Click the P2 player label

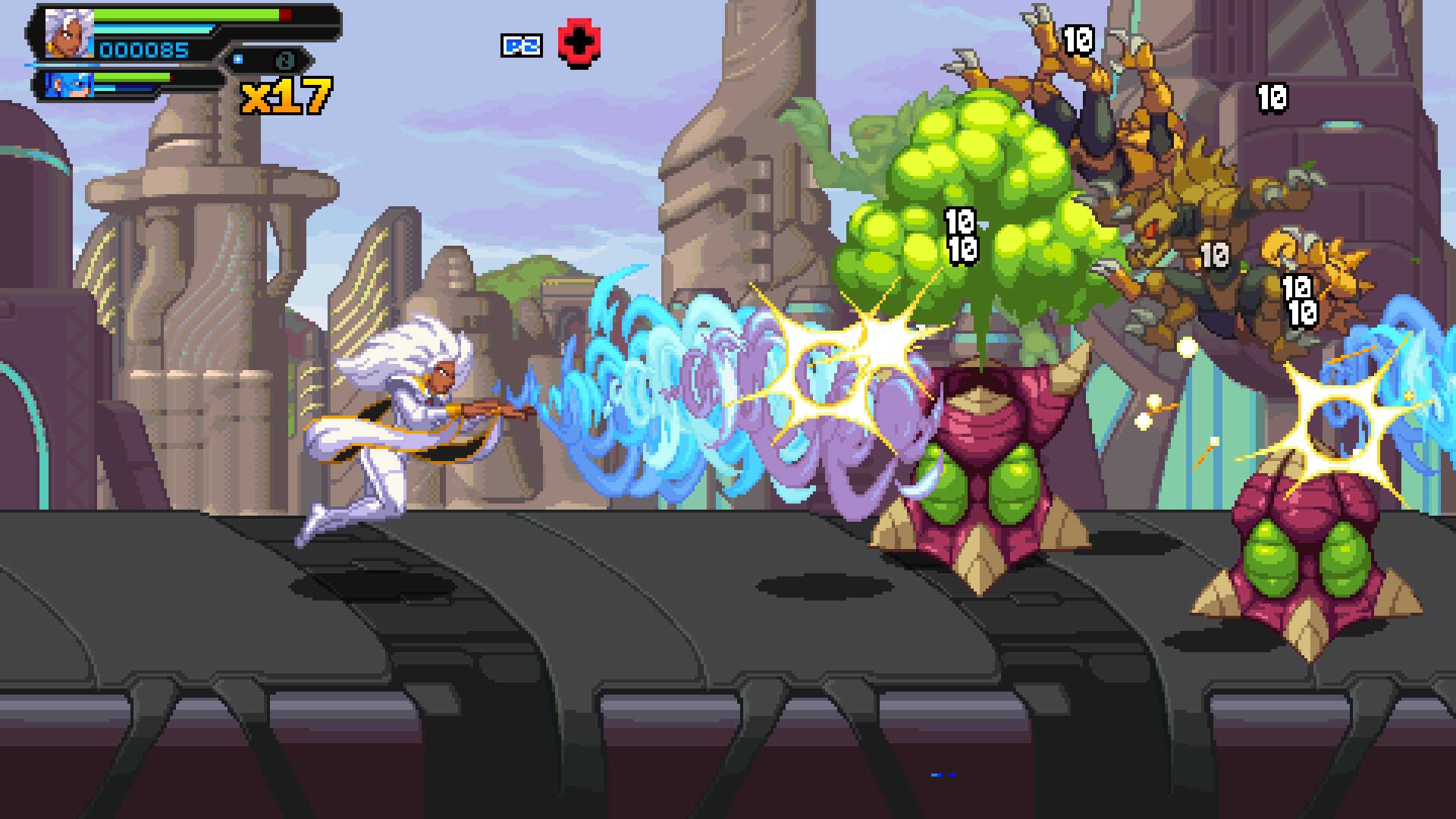click(522, 45)
